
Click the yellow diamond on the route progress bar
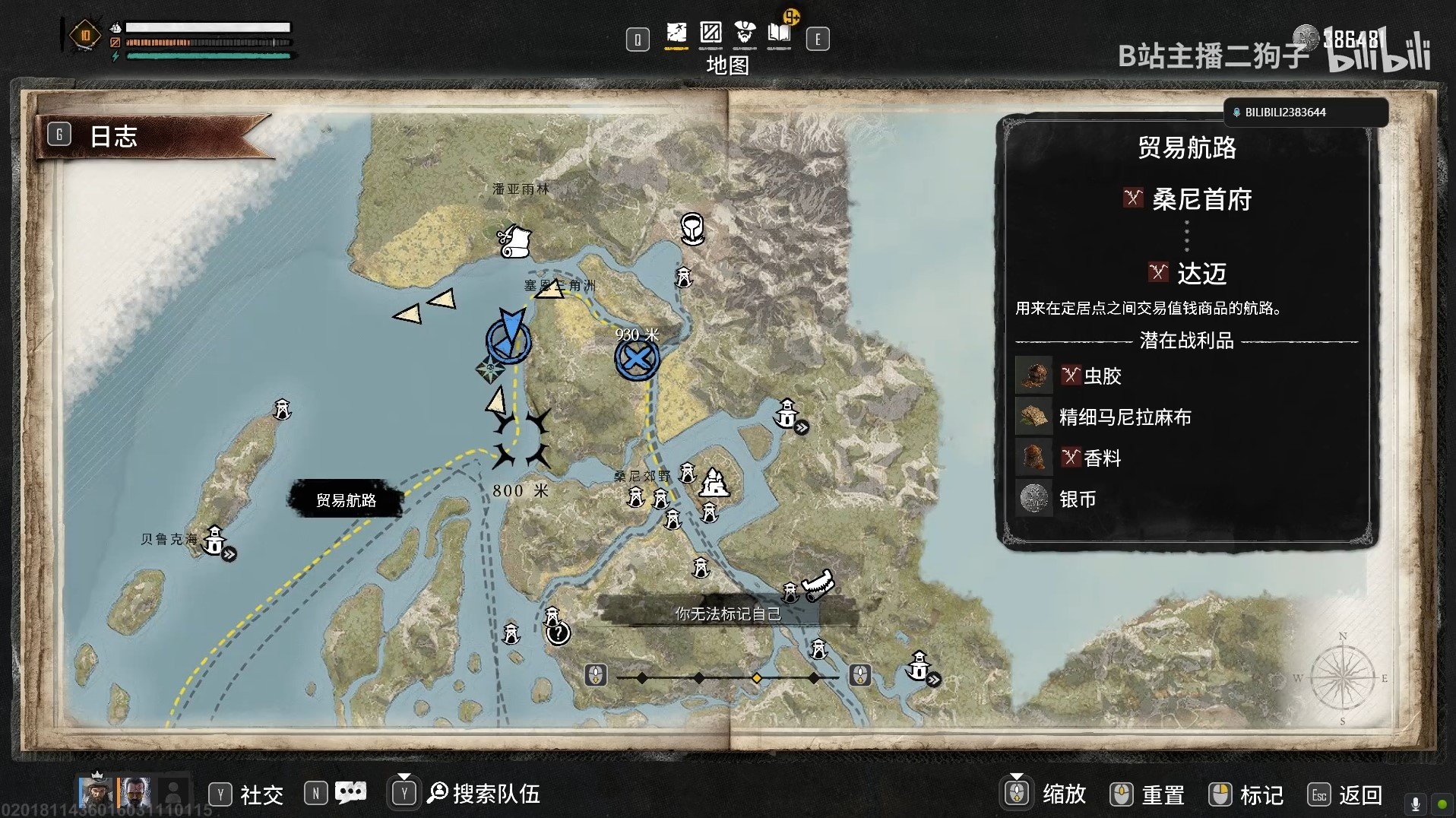click(x=758, y=676)
